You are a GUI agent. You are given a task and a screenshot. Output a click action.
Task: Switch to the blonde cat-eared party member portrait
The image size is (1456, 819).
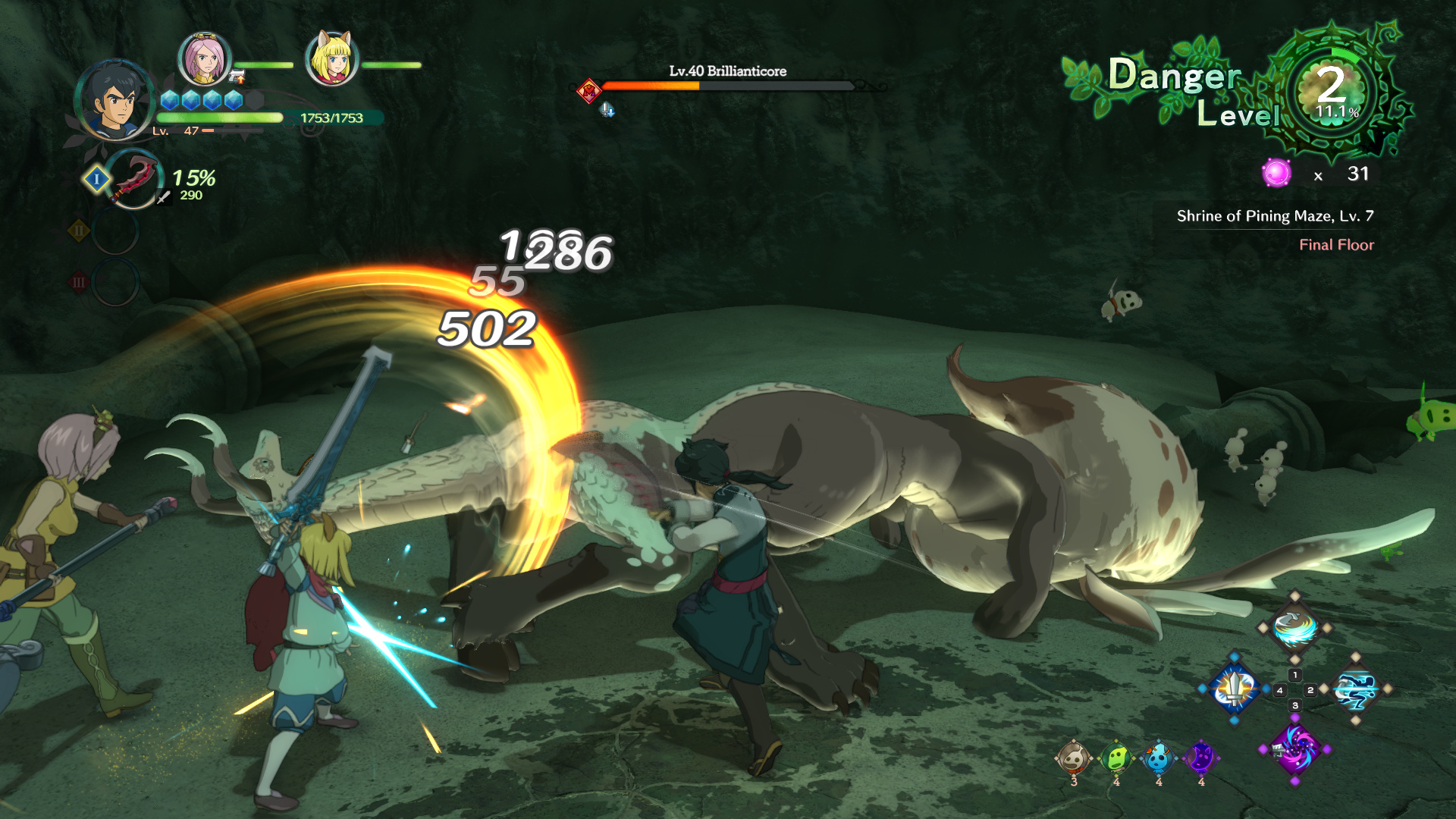coord(331,59)
